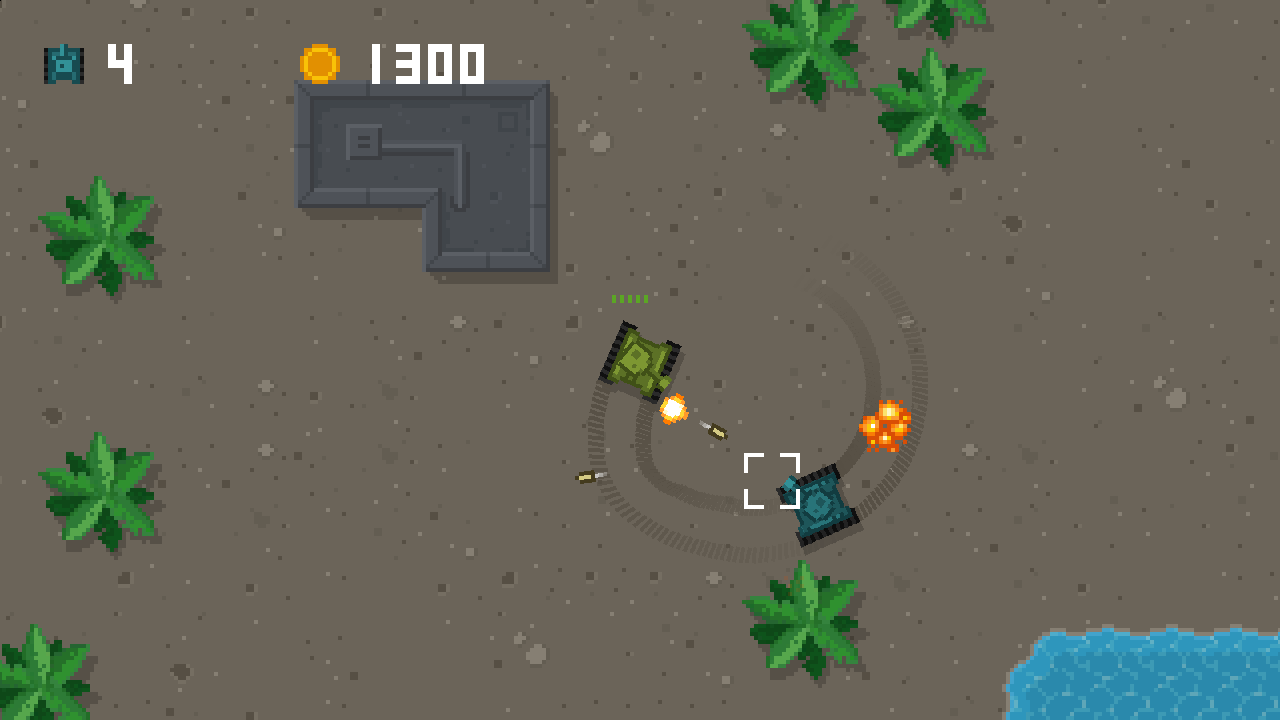The height and width of the screenshot is (720, 1280).
Task: Click the small hatch on the bunker roof
Action: click(363, 140)
